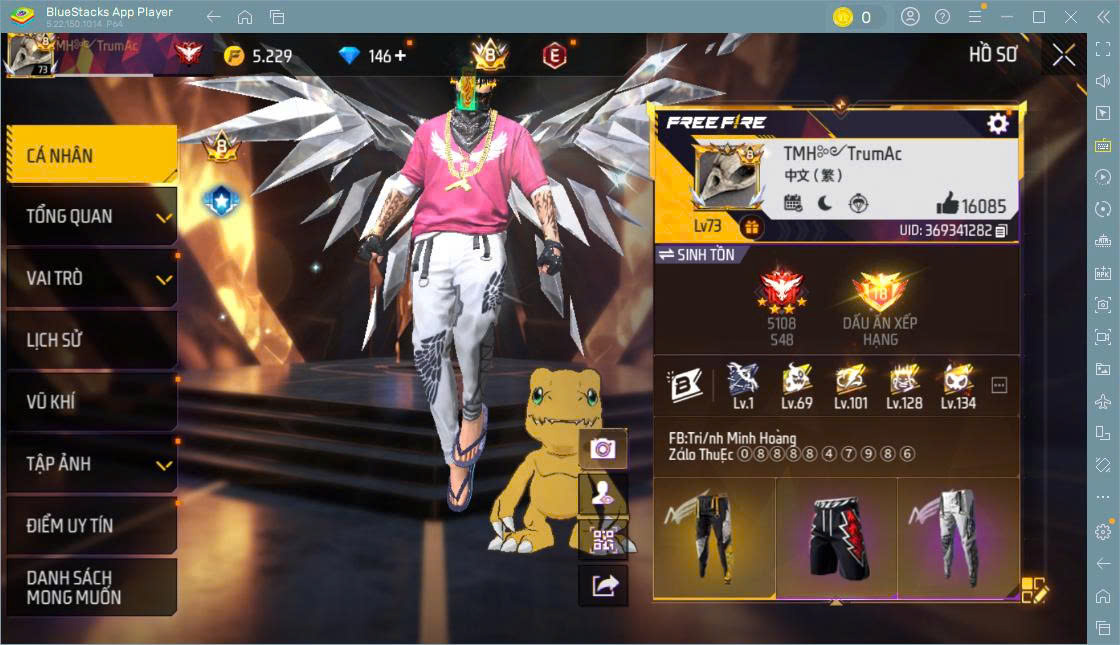
Task: Open the QR code button
Action: pos(603,541)
